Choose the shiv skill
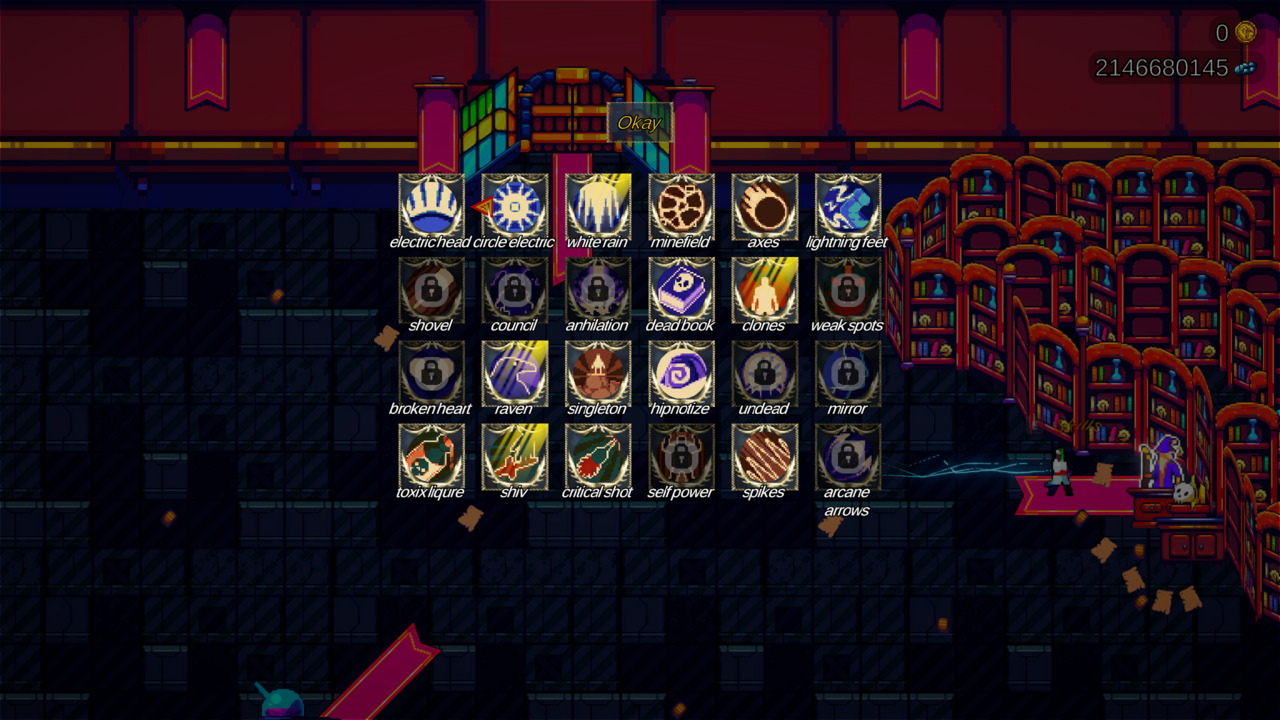The height and width of the screenshot is (720, 1280). point(514,457)
